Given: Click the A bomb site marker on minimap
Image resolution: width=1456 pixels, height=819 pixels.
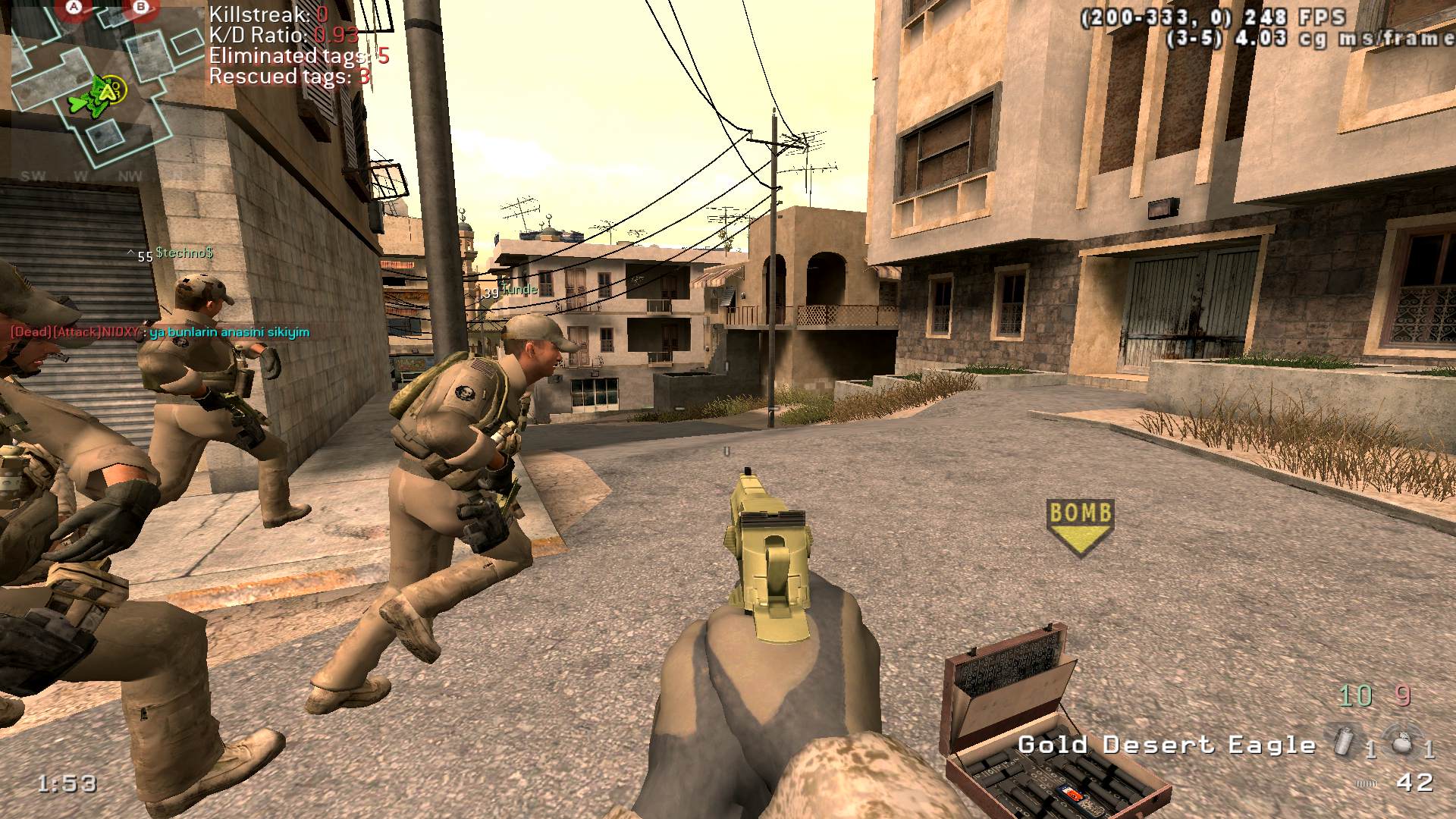Looking at the screenshot, I should [x=74, y=8].
